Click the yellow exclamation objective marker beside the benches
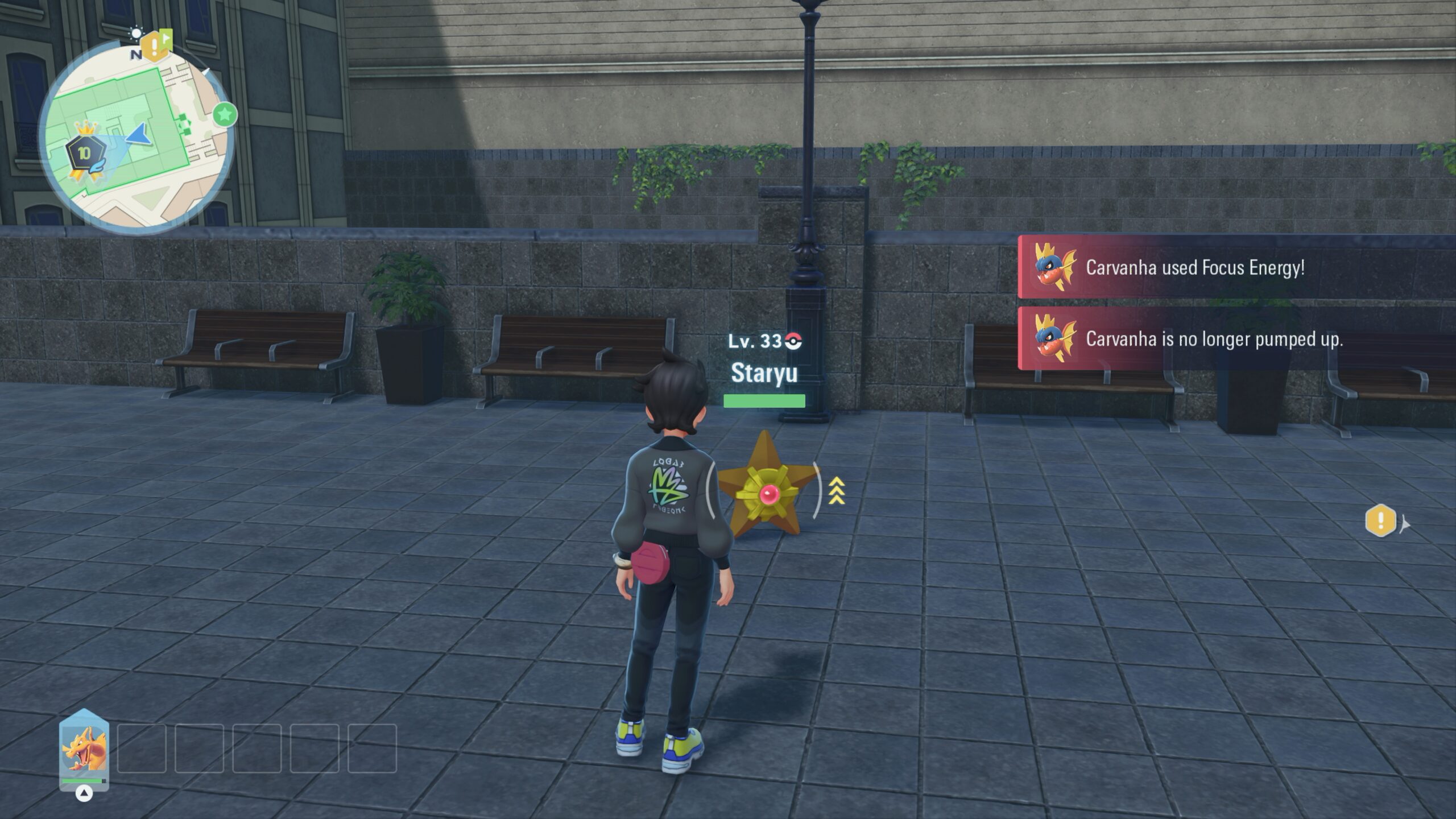The height and width of the screenshot is (819, 1456). coord(1380,520)
